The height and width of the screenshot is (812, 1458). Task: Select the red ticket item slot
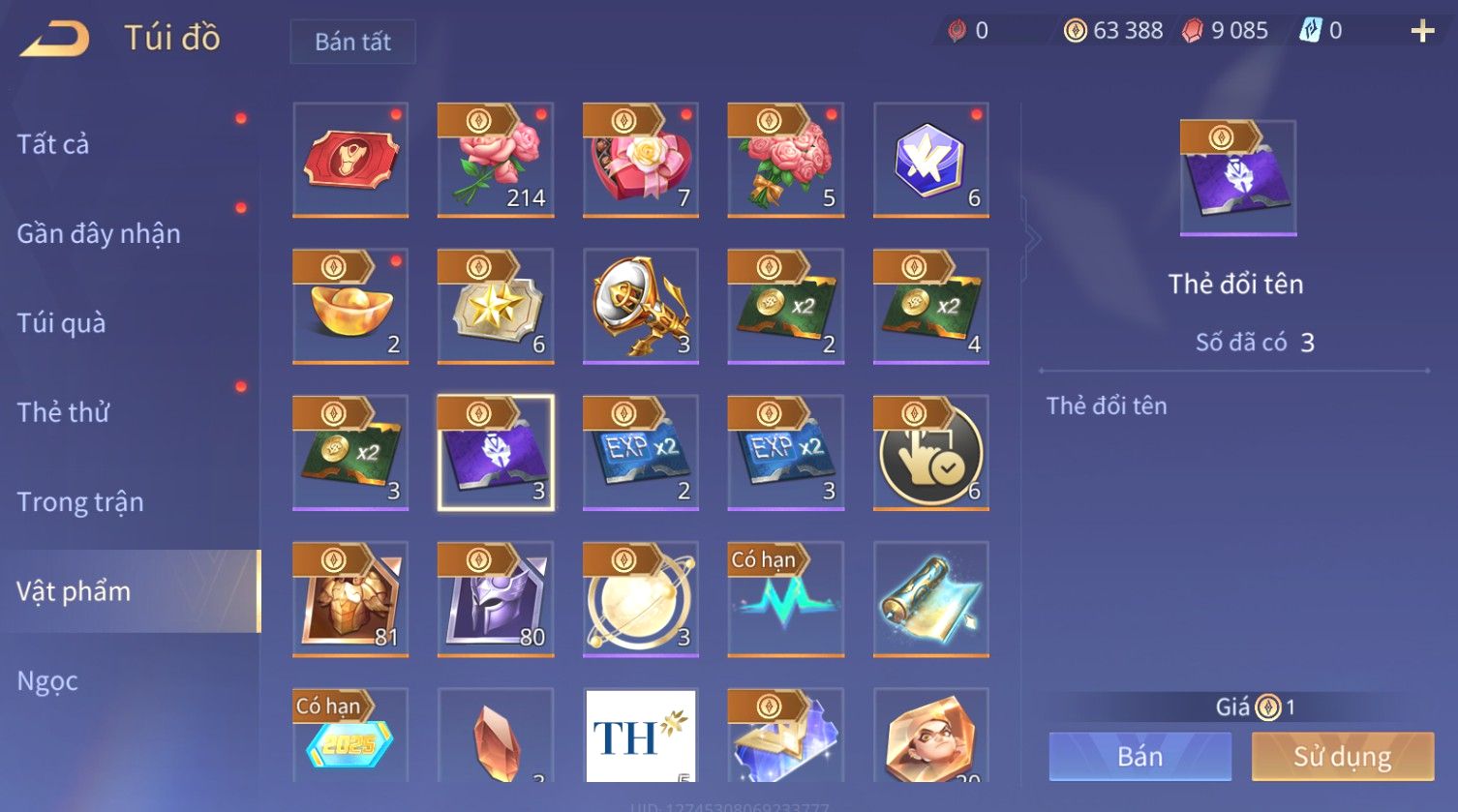pyautogui.click(x=350, y=160)
